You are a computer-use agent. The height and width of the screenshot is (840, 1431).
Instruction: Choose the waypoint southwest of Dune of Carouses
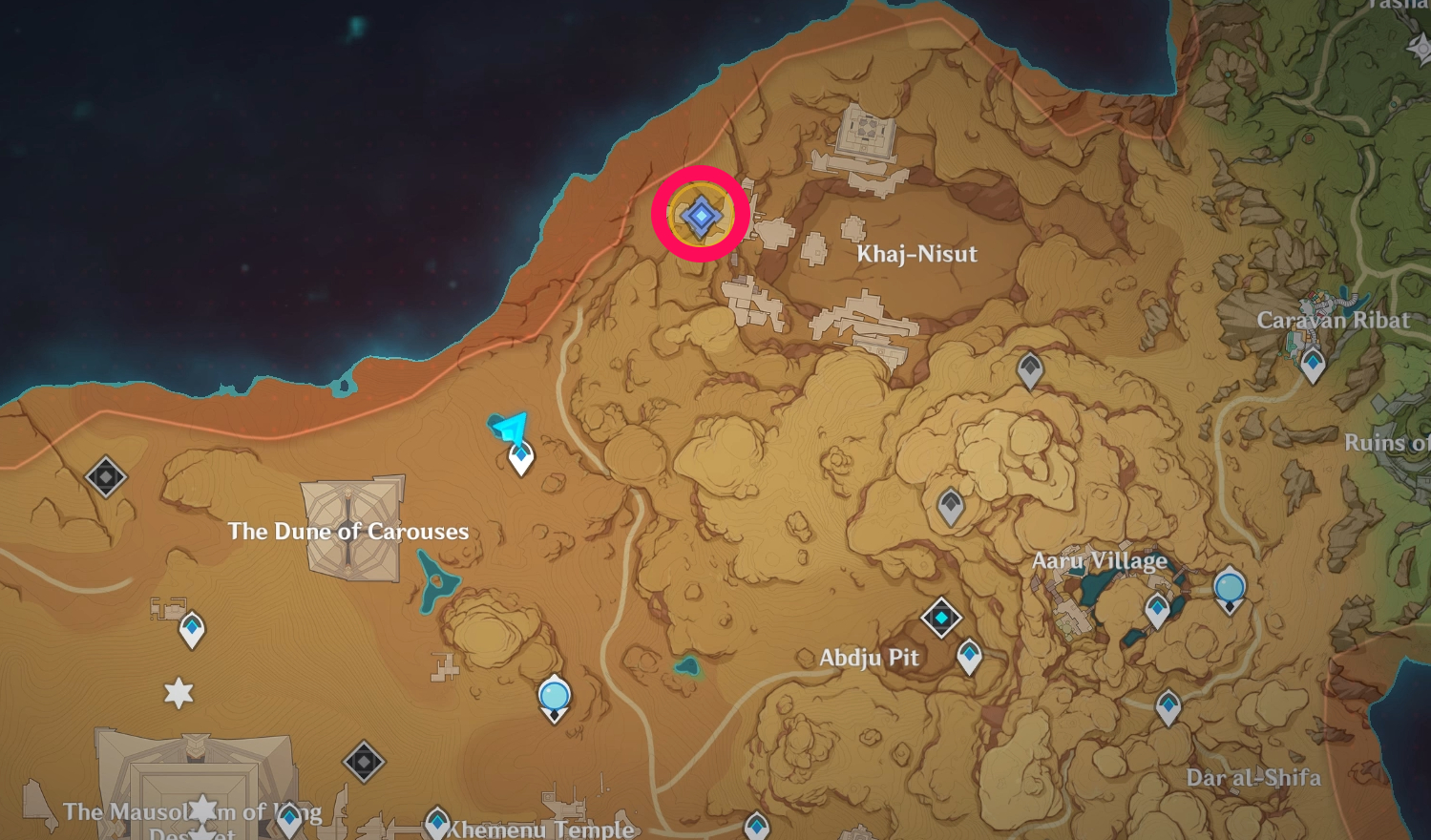point(192,629)
